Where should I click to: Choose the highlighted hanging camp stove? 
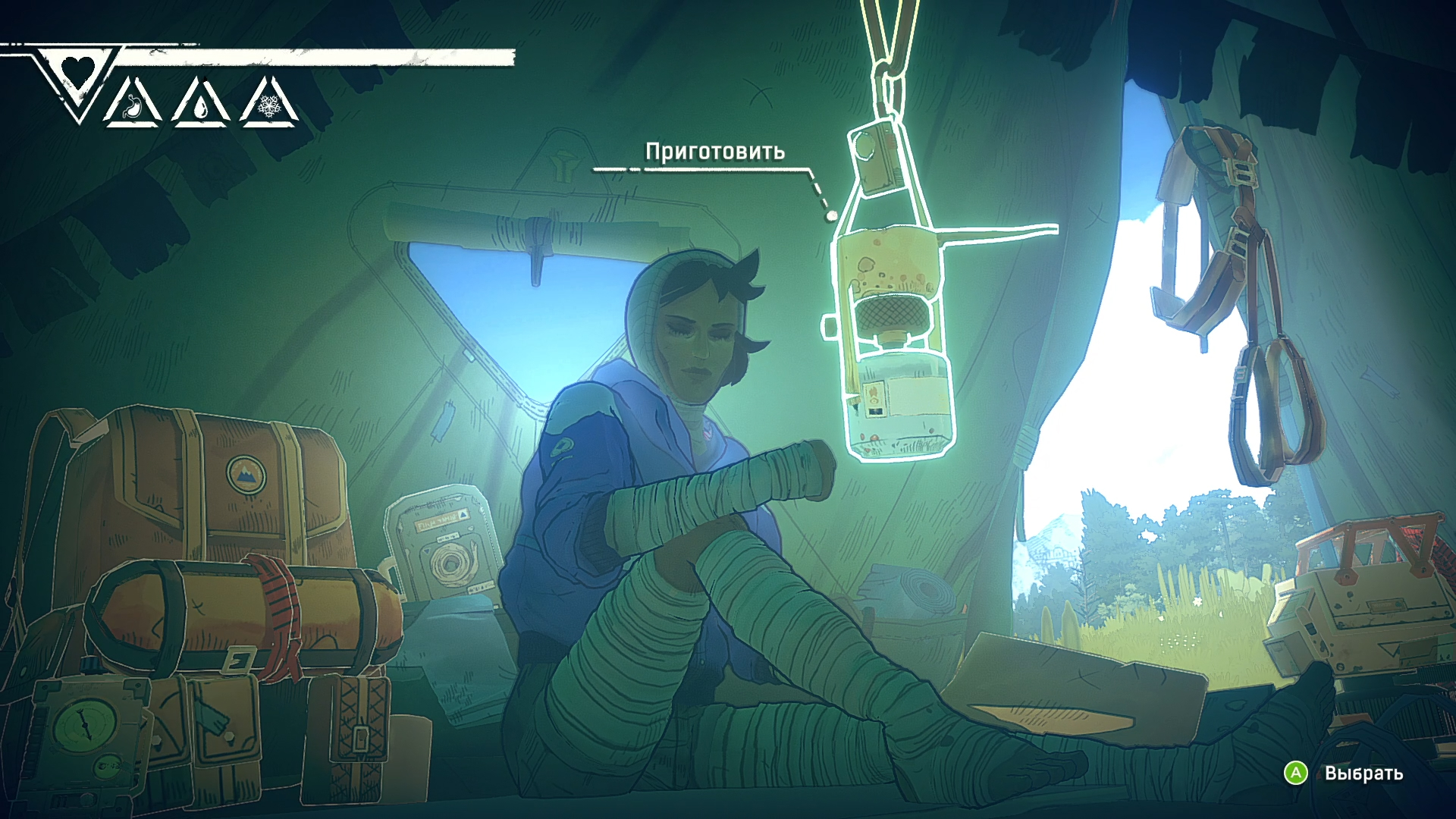pos(893,334)
